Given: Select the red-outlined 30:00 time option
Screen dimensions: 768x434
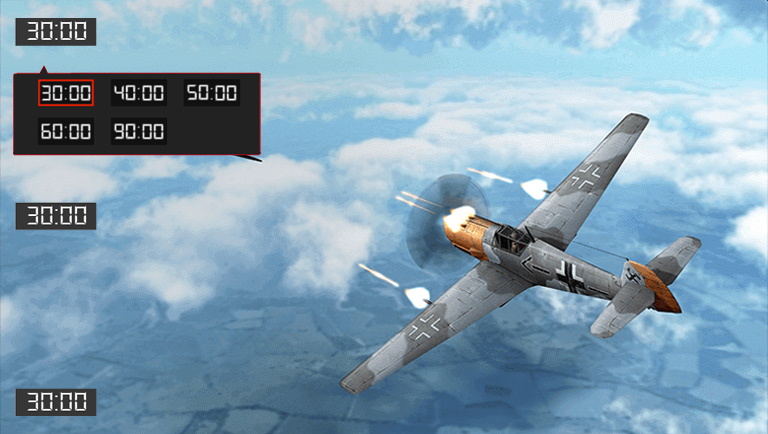Looking at the screenshot, I should 66,93.
